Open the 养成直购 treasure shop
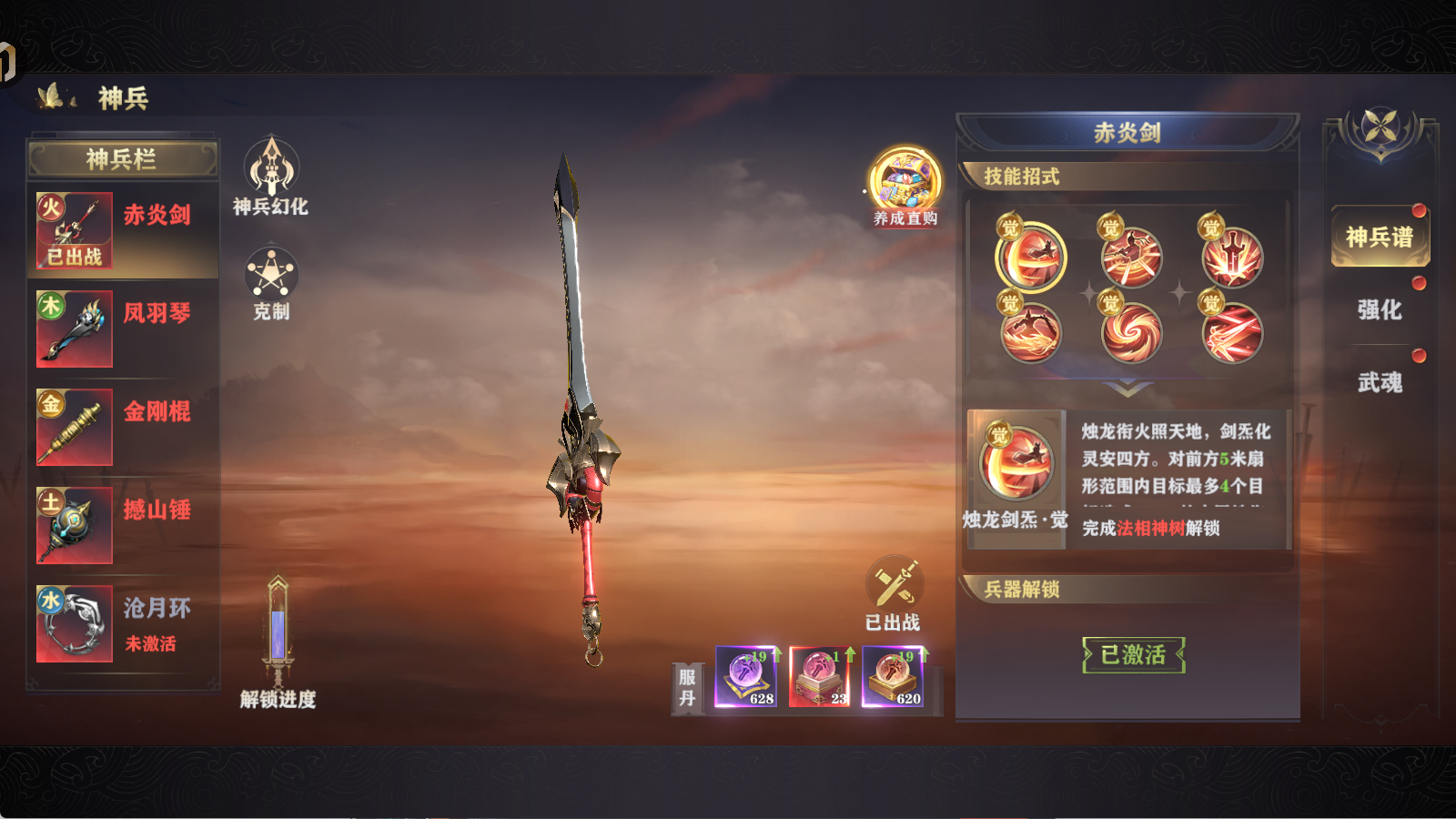Screen dimensions: 1456x819 [903, 182]
